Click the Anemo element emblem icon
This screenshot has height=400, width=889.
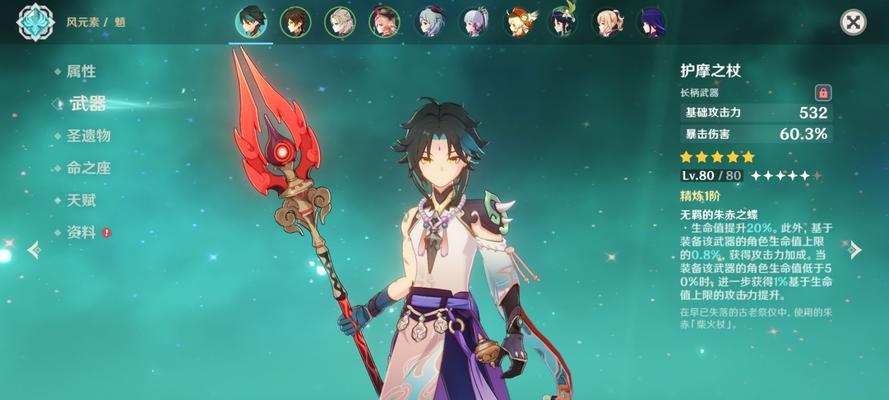[x=36, y=22]
